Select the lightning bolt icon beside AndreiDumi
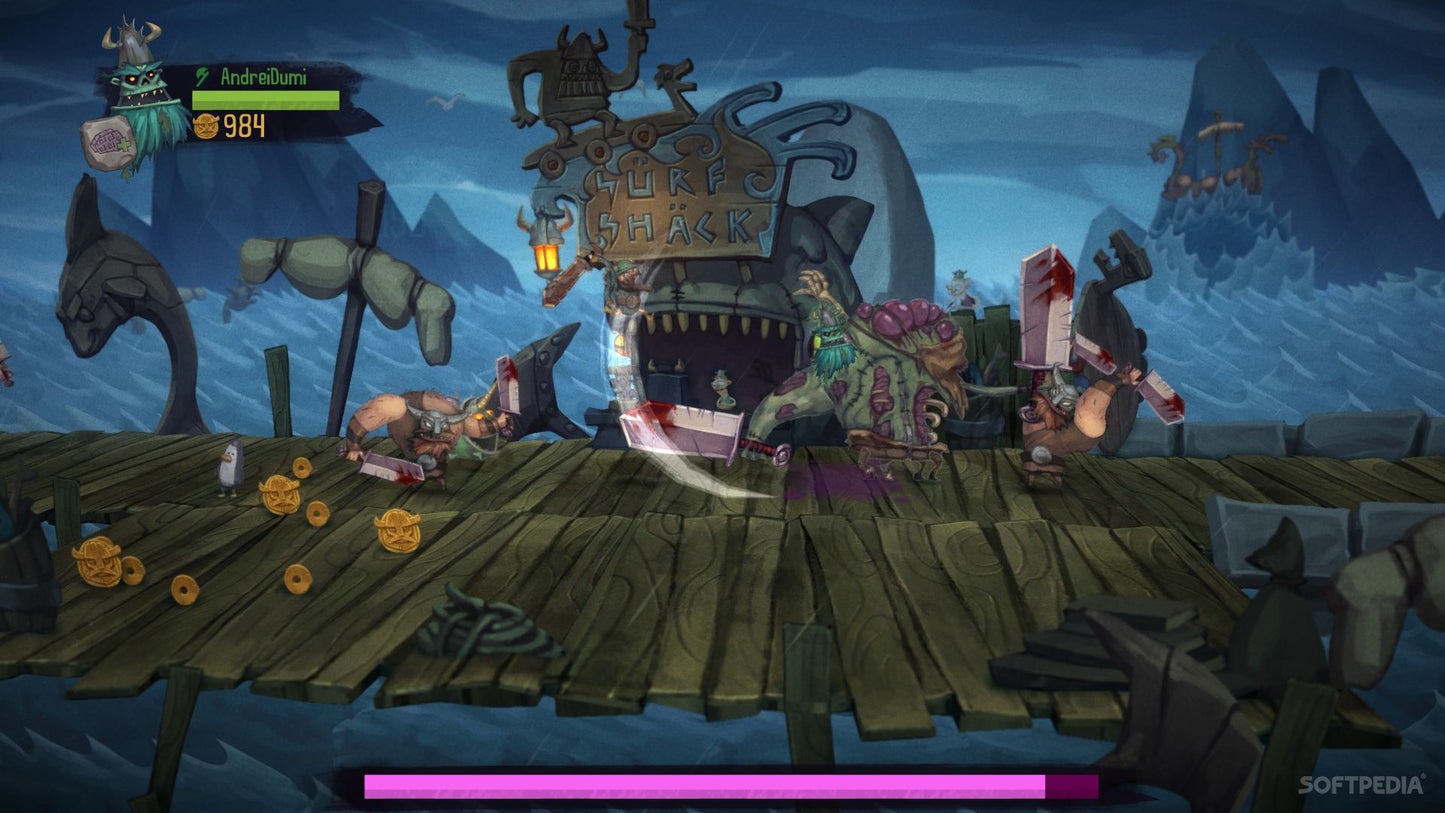Screen dimensions: 1445x813 click(201, 74)
